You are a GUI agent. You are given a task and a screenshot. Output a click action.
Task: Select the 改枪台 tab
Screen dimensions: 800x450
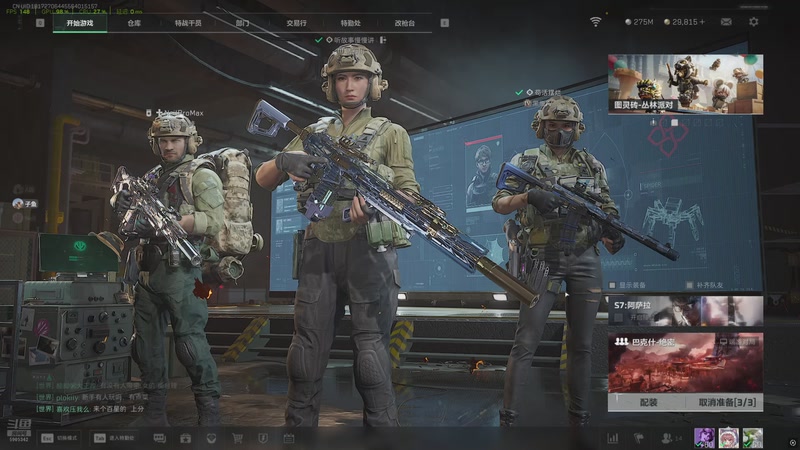(404, 22)
